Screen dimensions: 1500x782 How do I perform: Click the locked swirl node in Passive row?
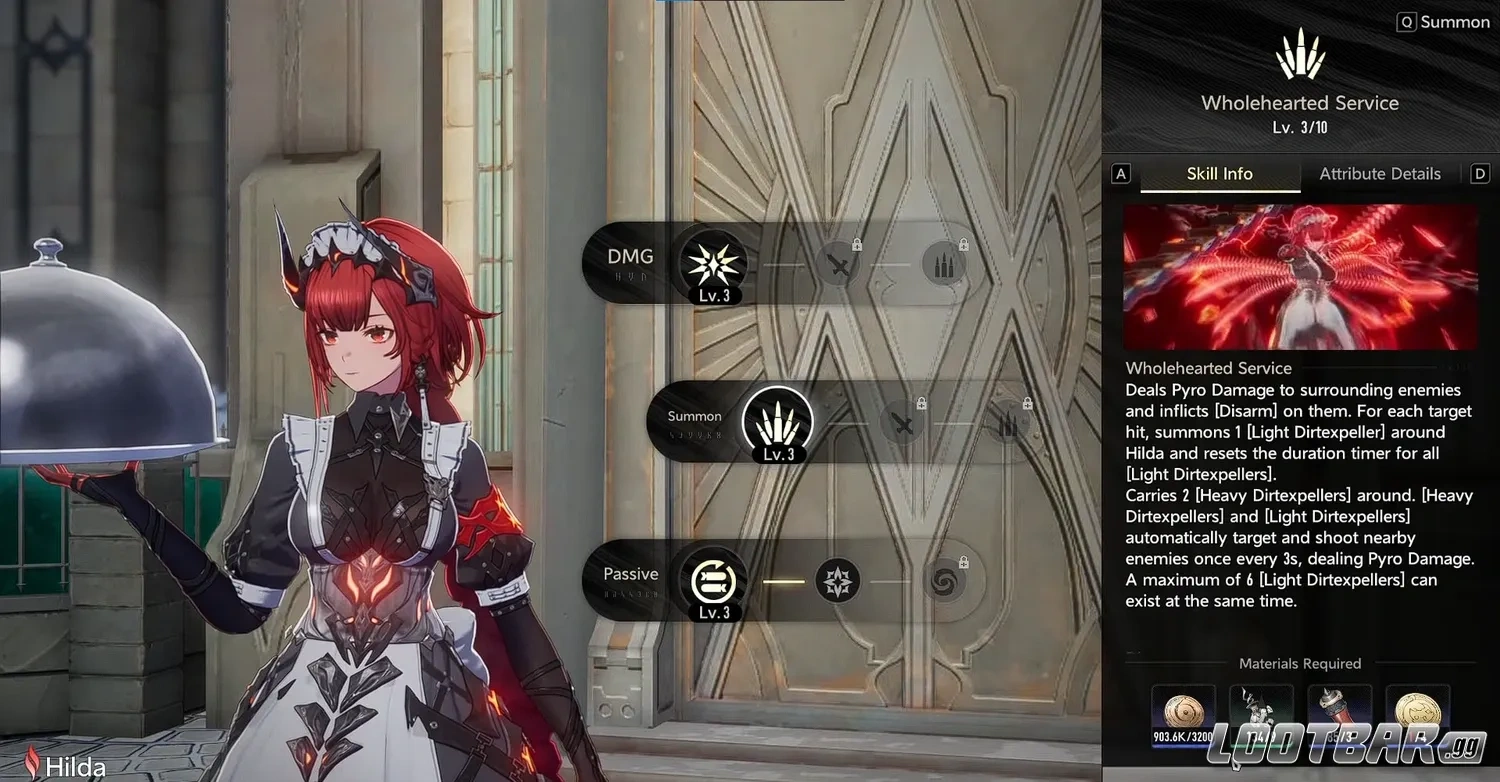point(944,581)
